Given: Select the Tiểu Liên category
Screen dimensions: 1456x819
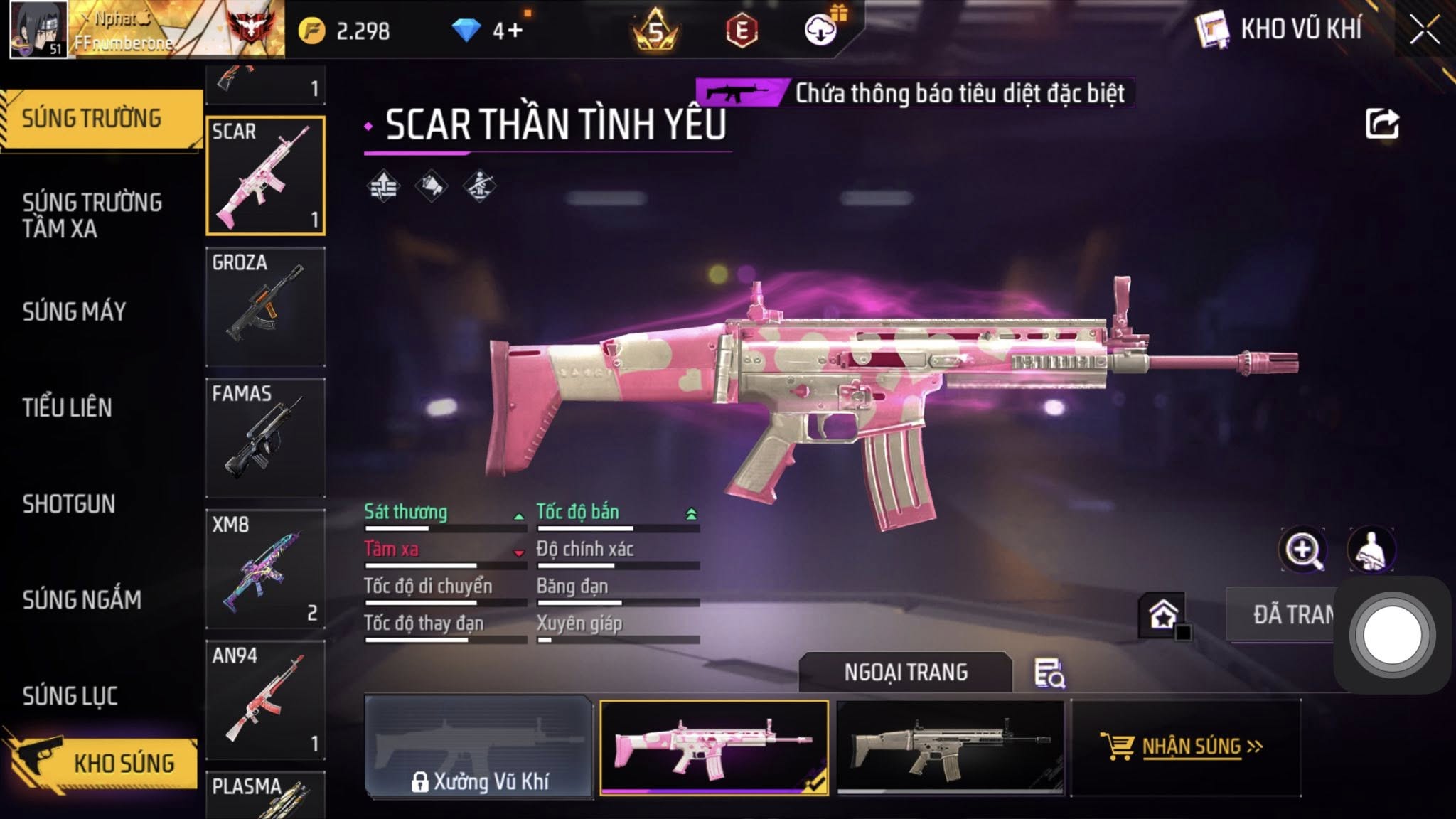Looking at the screenshot, I should (x=67, y=407).
